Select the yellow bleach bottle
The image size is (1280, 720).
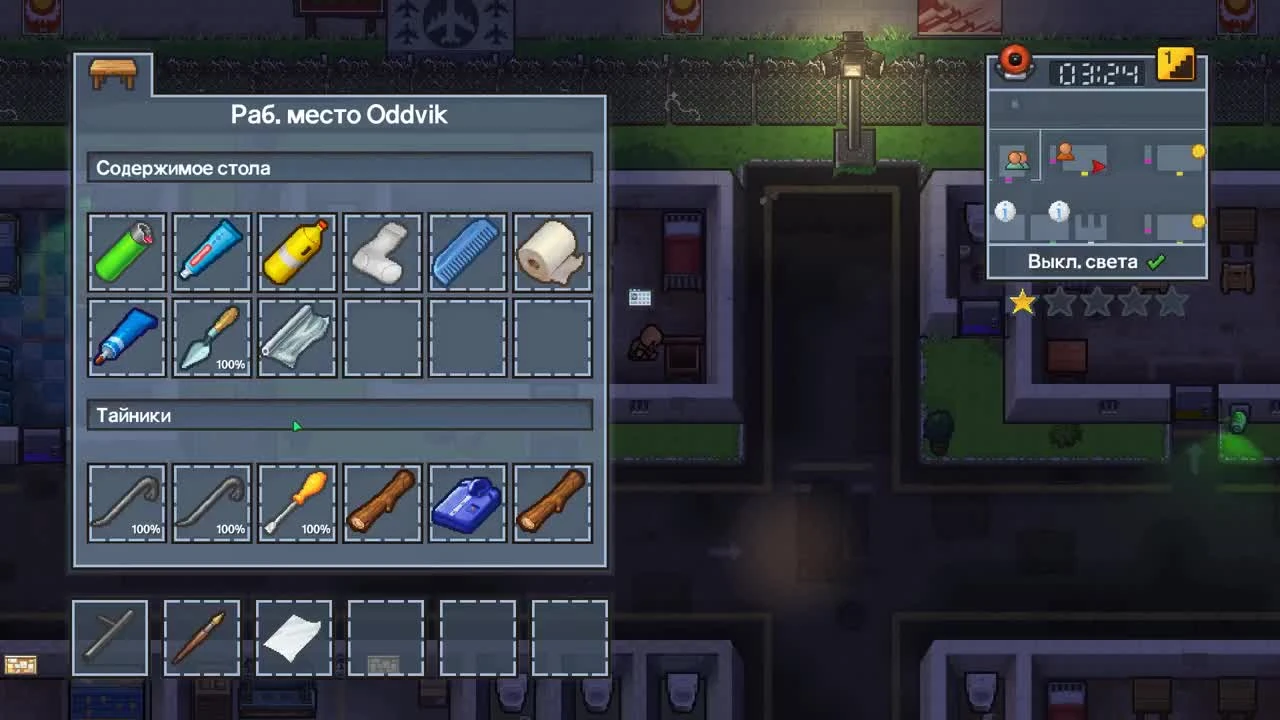click(x=296, y=251)
